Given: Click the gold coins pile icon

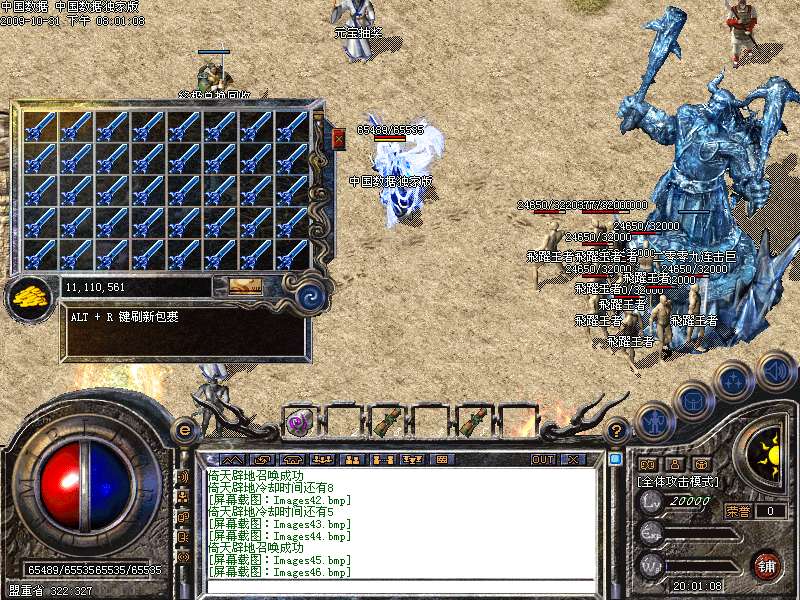Looking at the screenshot, I should 30,294.
